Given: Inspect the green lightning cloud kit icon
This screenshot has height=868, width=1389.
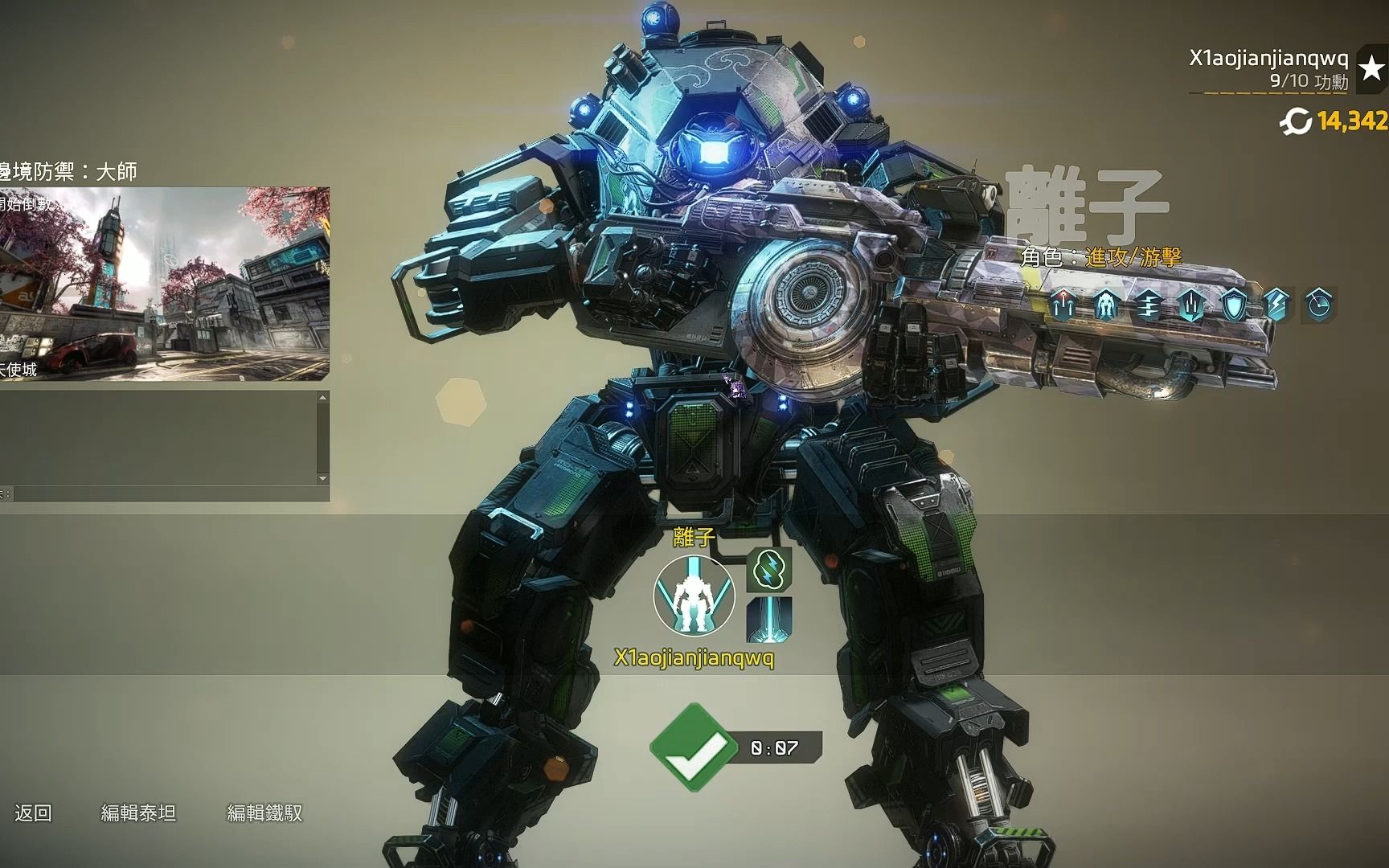Looking at the screenshot, I should 769,570.
